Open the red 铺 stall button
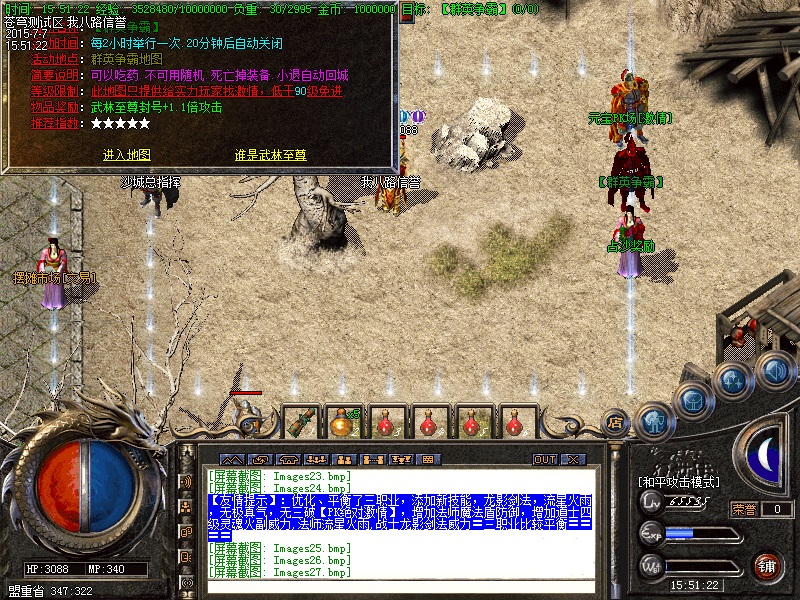This screenshot has width=800, height=600. click(x=768, y=566)
